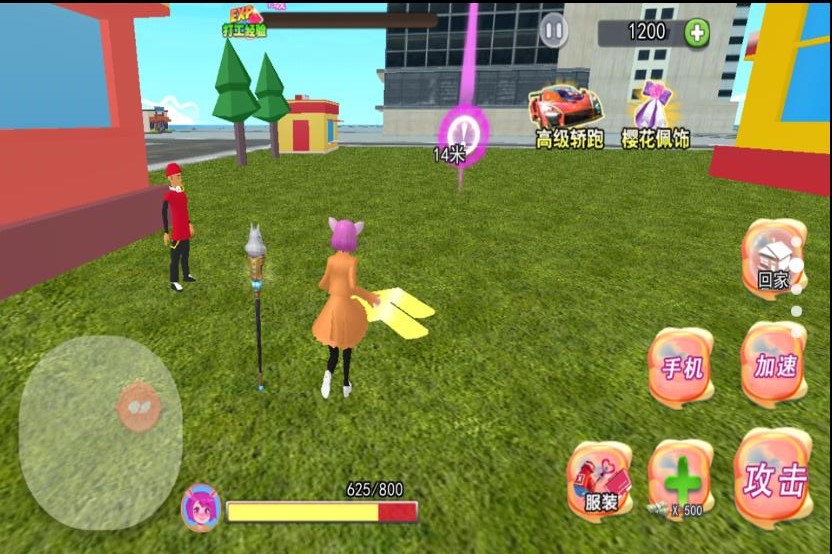Open the 高级轿跑 sports car offer
The width and height of the screenshot is (832, 554).
coord(567,117)
